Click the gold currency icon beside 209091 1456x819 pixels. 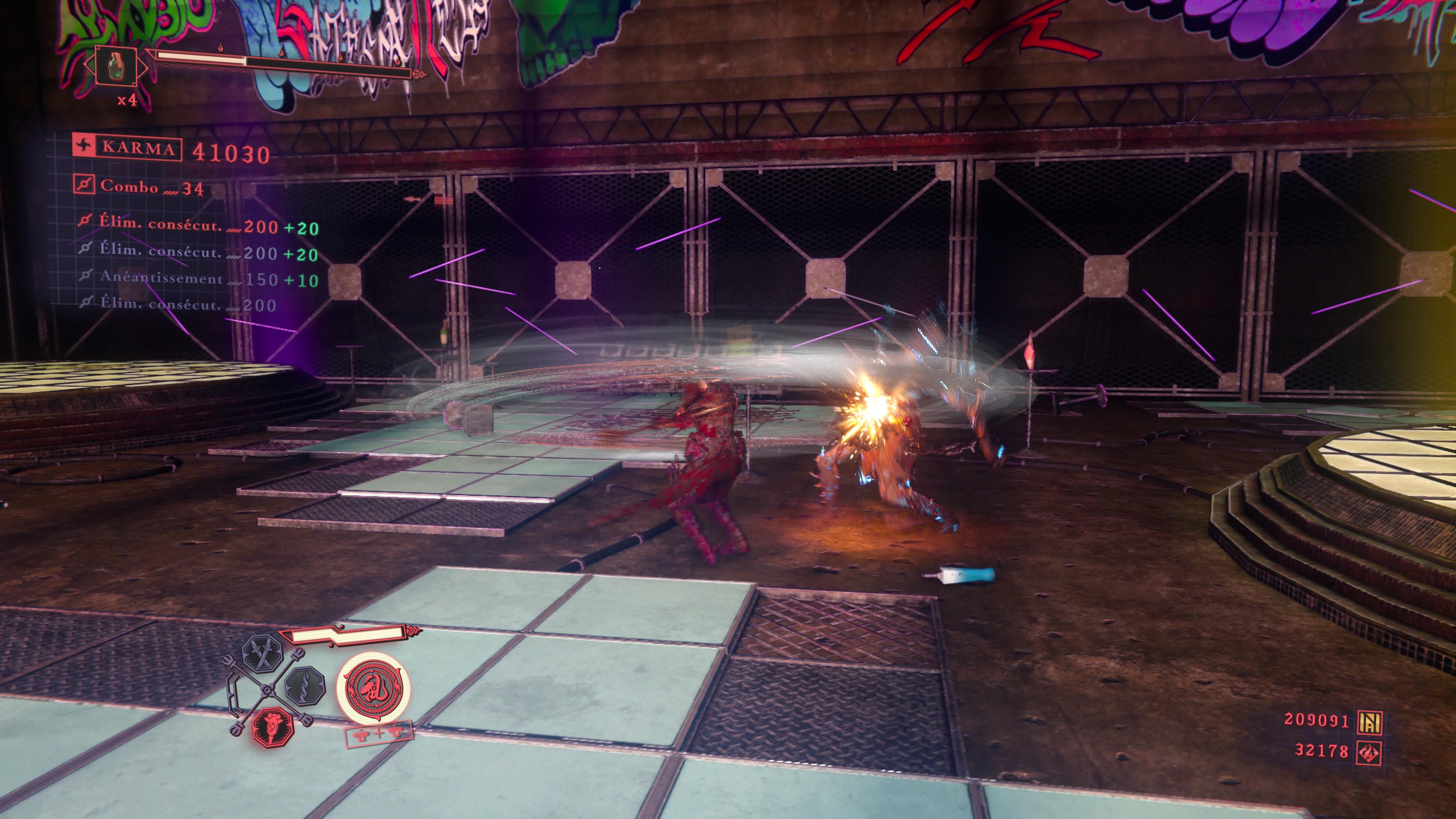point(1370,721)
